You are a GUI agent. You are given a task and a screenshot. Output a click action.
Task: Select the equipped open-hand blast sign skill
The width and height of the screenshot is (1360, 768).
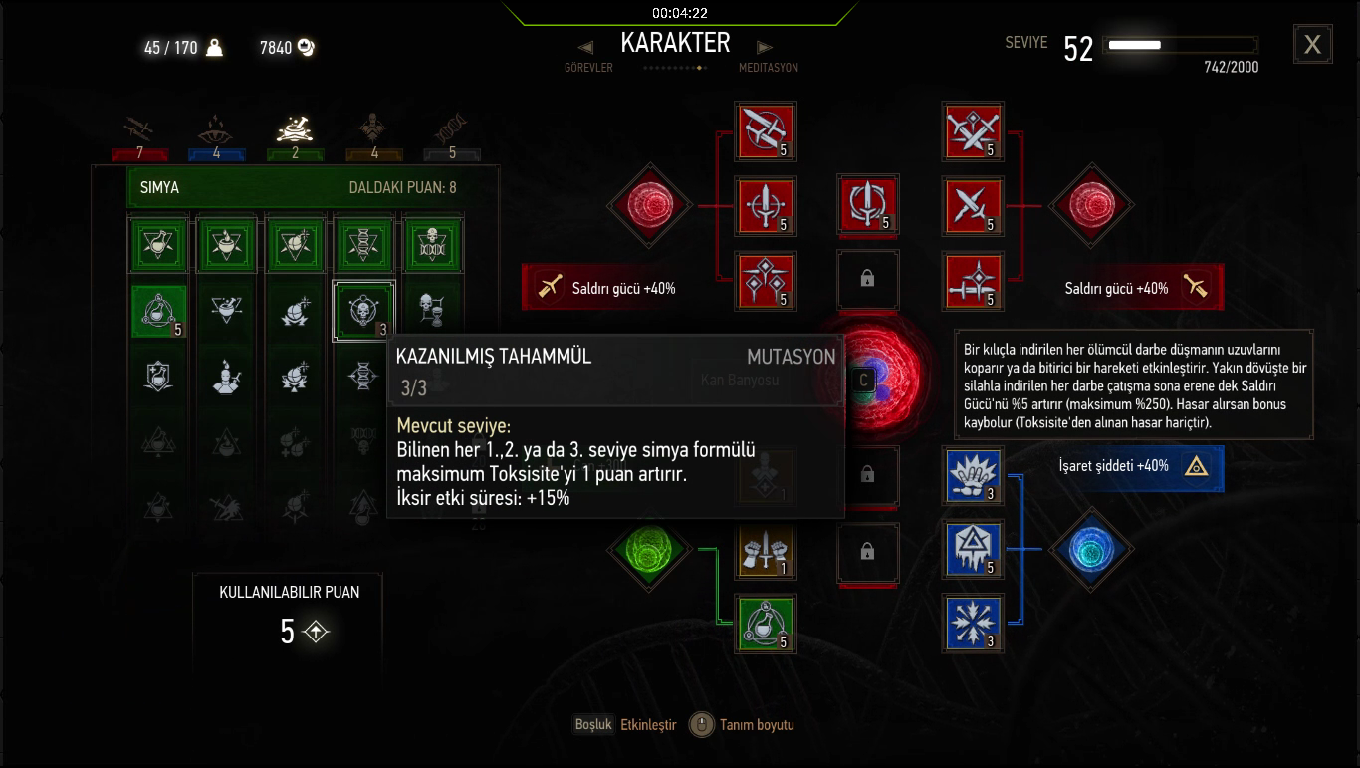point(973,475)
